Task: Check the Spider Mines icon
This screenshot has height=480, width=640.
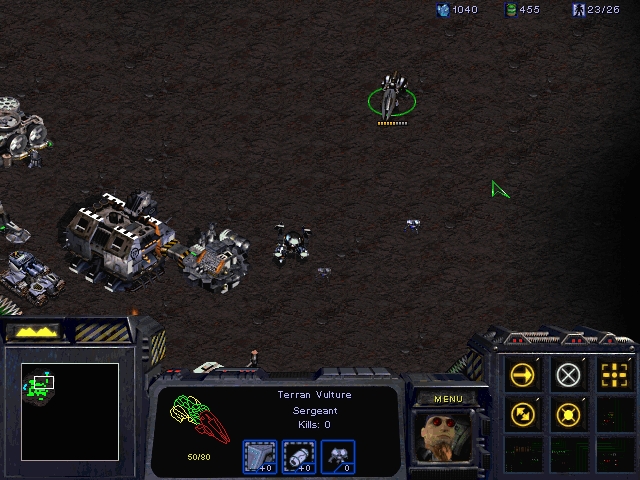Action: click(337, 456)
